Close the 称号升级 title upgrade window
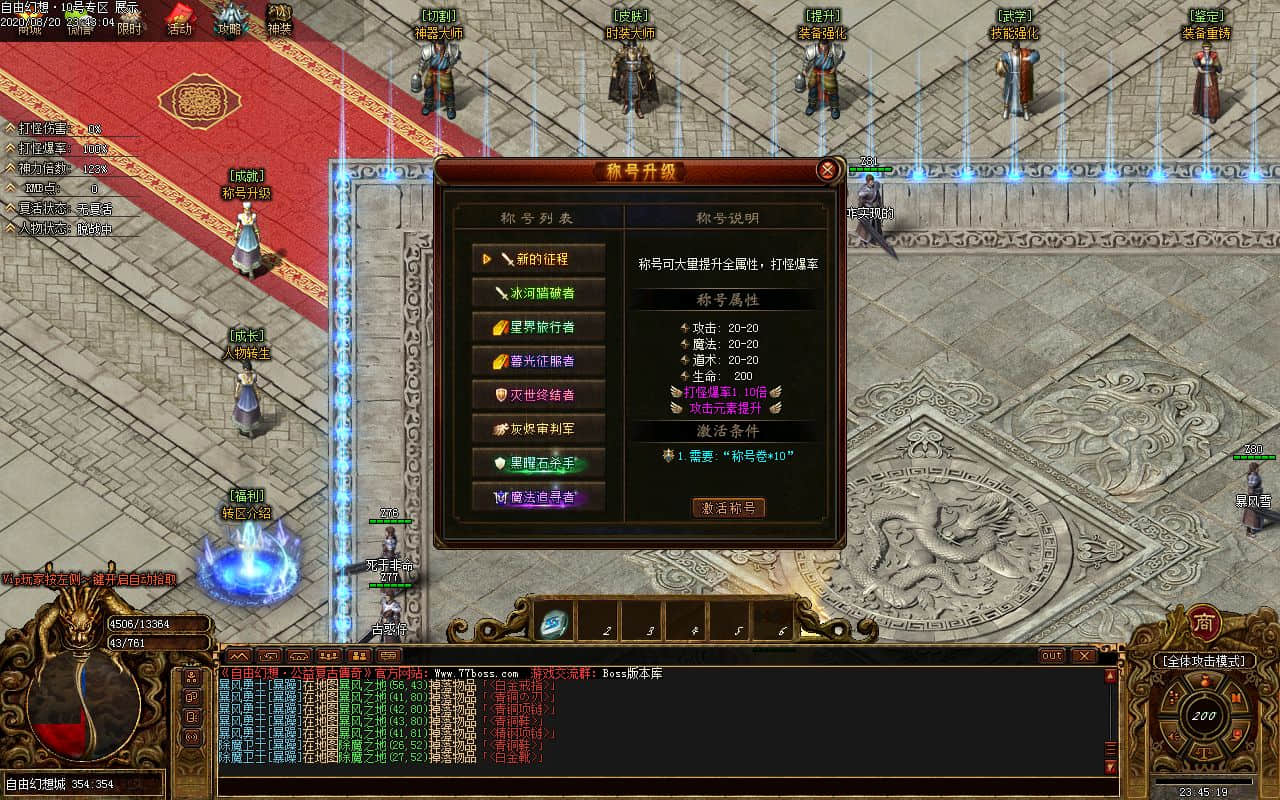This screenshot has width=1280, height=800. tap(827, 170)
